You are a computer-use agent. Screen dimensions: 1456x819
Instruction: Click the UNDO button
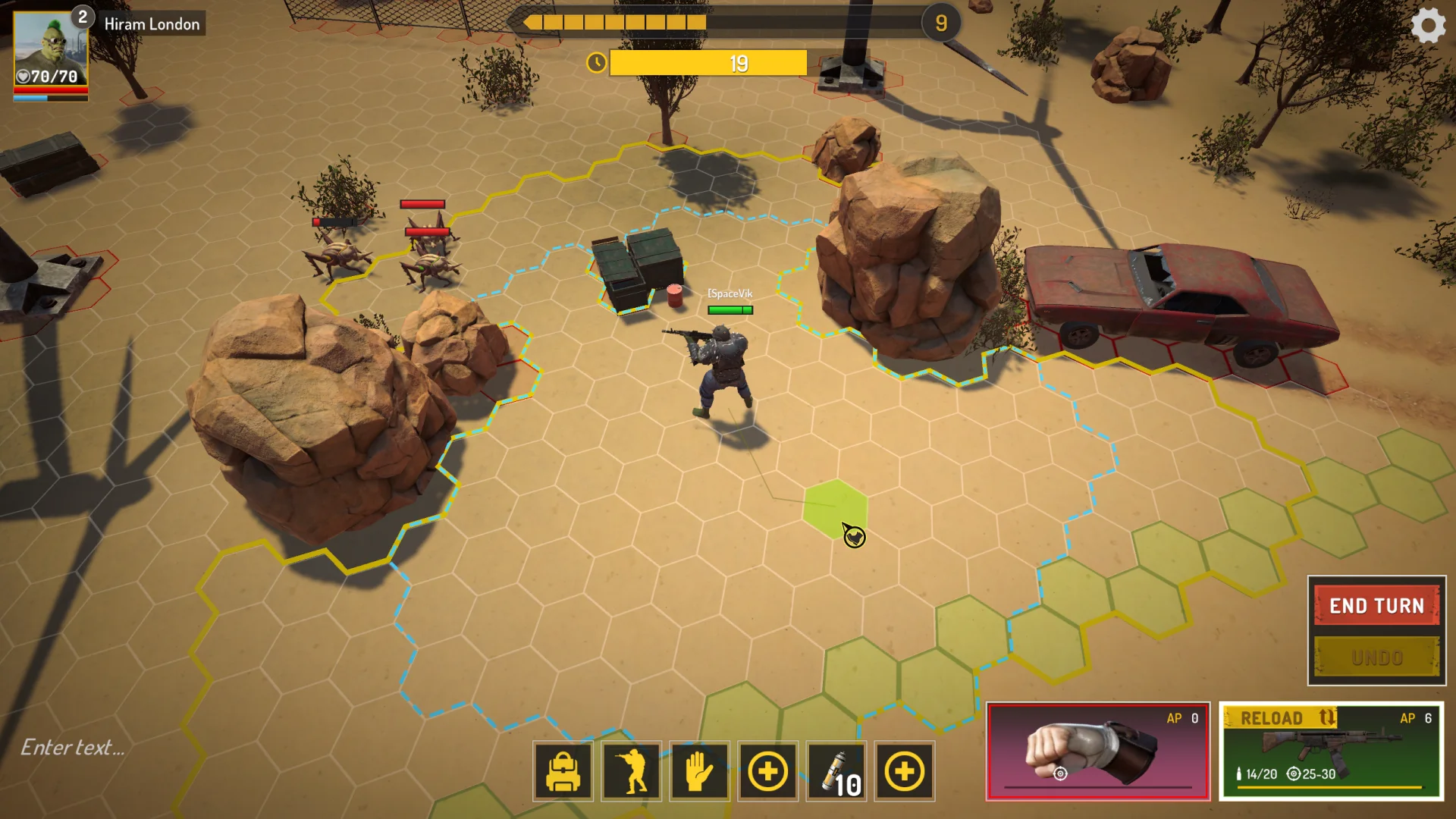pos(1376,657)
